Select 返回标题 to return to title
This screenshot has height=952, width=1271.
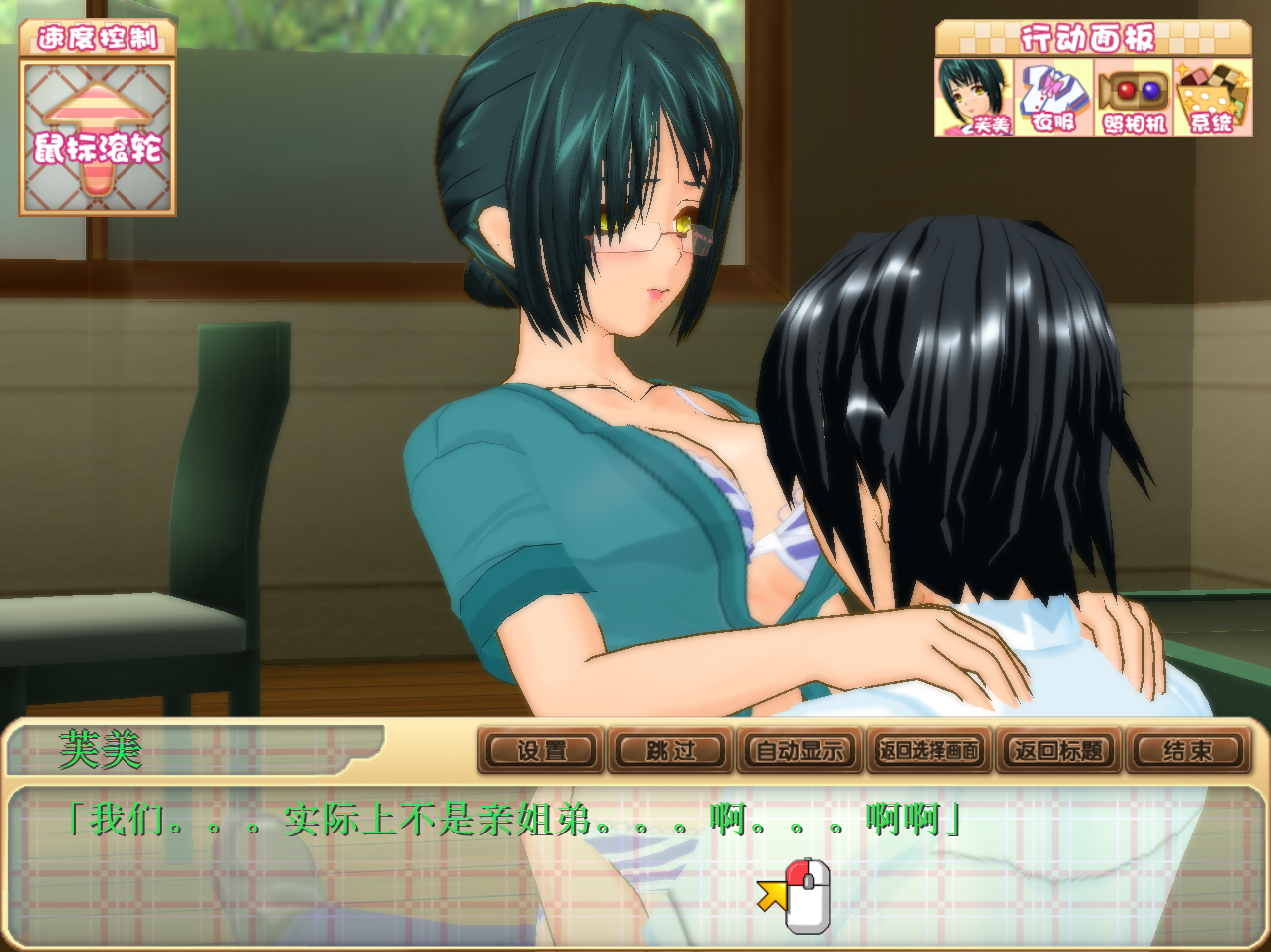tap(1059, 751)
